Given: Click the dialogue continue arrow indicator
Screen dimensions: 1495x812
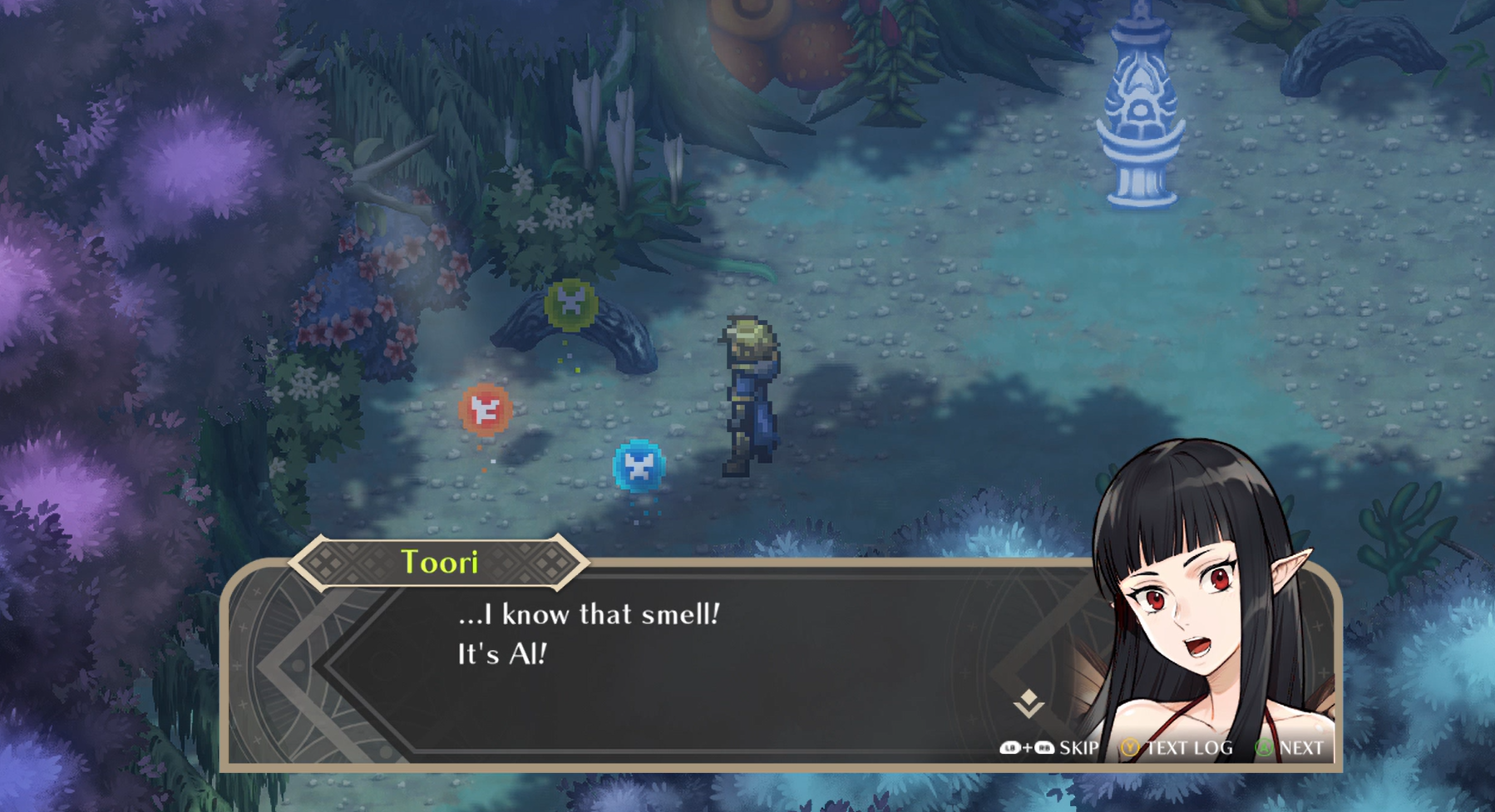Looking at the screenshot, I should pos(1029,703).
